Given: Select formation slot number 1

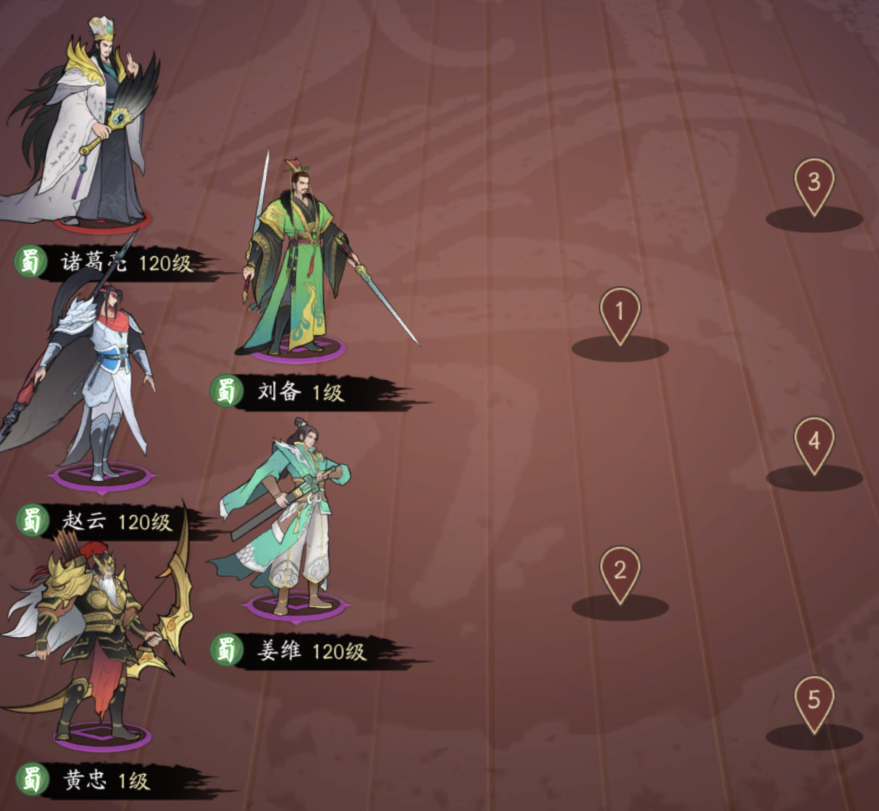Looking at the screenshot, I should coord(619,318).
